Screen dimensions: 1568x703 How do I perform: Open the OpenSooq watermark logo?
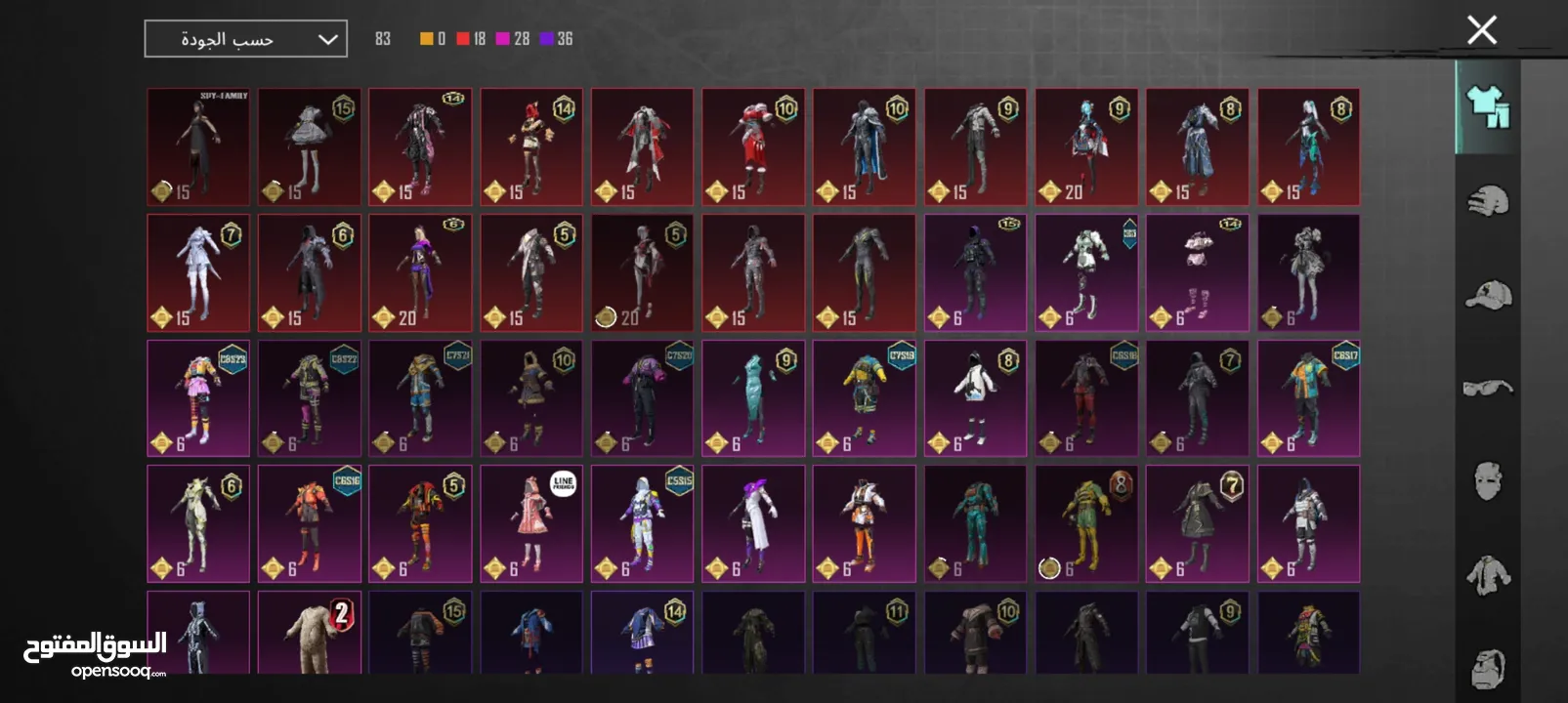[x=95, y=654]
